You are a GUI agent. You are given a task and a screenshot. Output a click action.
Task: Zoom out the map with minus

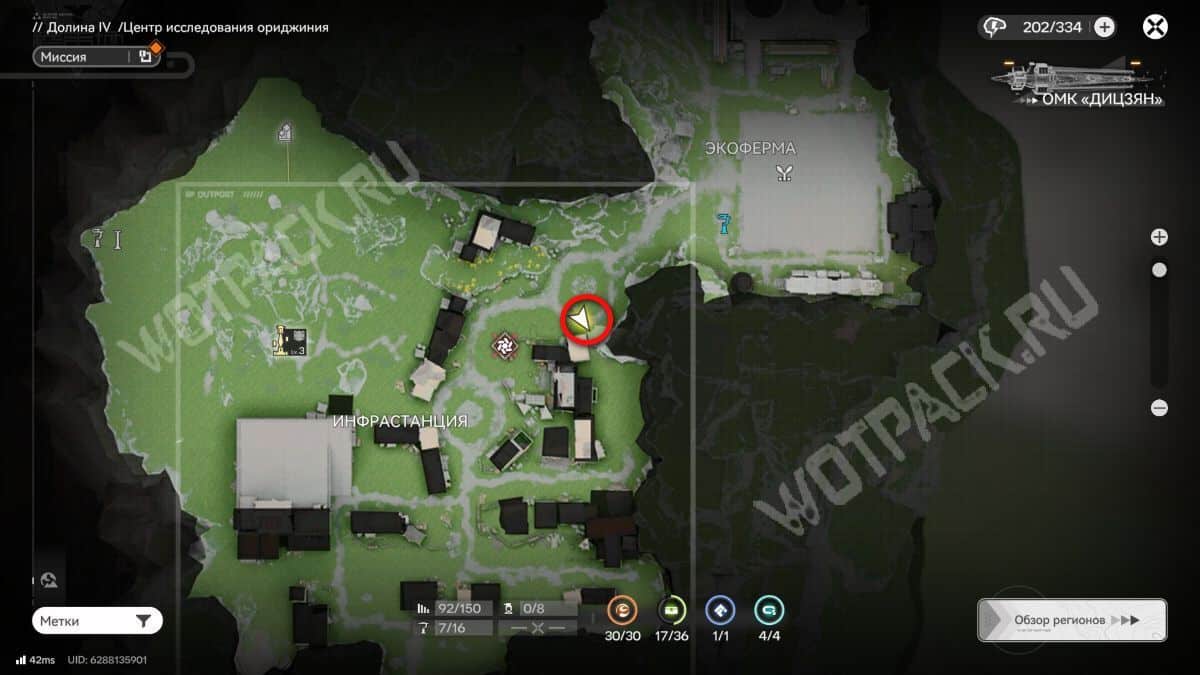pos(1159,407)
